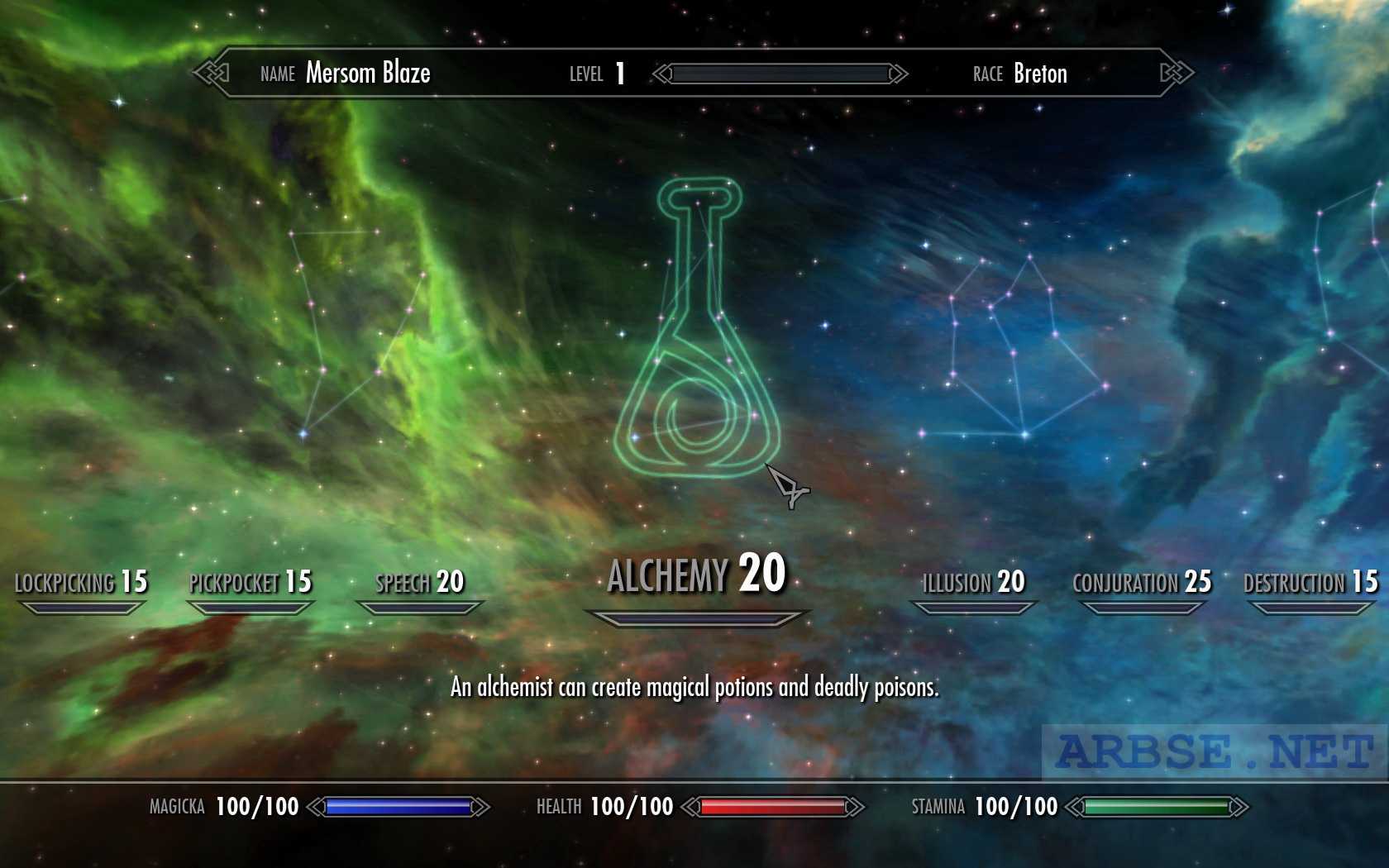Image resolution: width=1389 pixels, height=868 pixels.
Task: Select the Illusion skill
Action: [x=974, y=583]
